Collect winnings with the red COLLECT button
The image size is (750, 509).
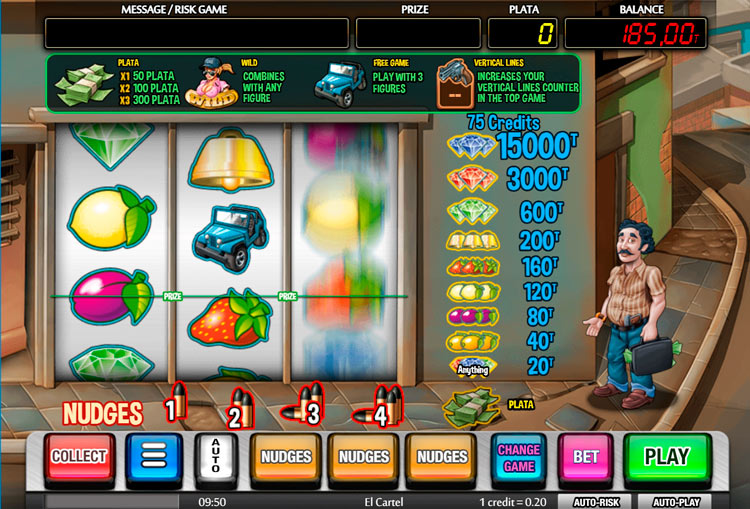[x=79, y=457]
